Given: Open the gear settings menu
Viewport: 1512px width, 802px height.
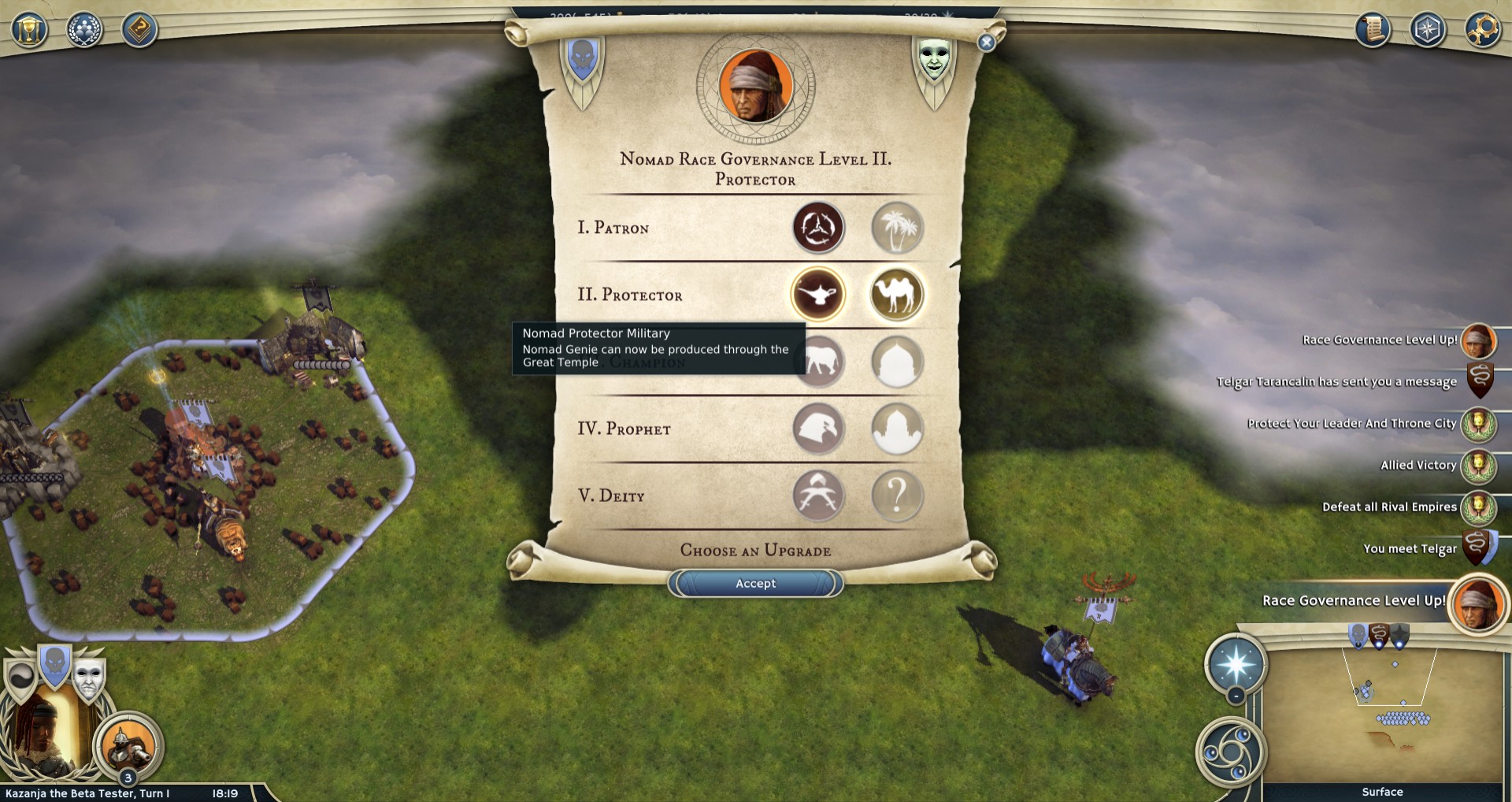Looking at the screenshot, I should tap(1482, 30).
